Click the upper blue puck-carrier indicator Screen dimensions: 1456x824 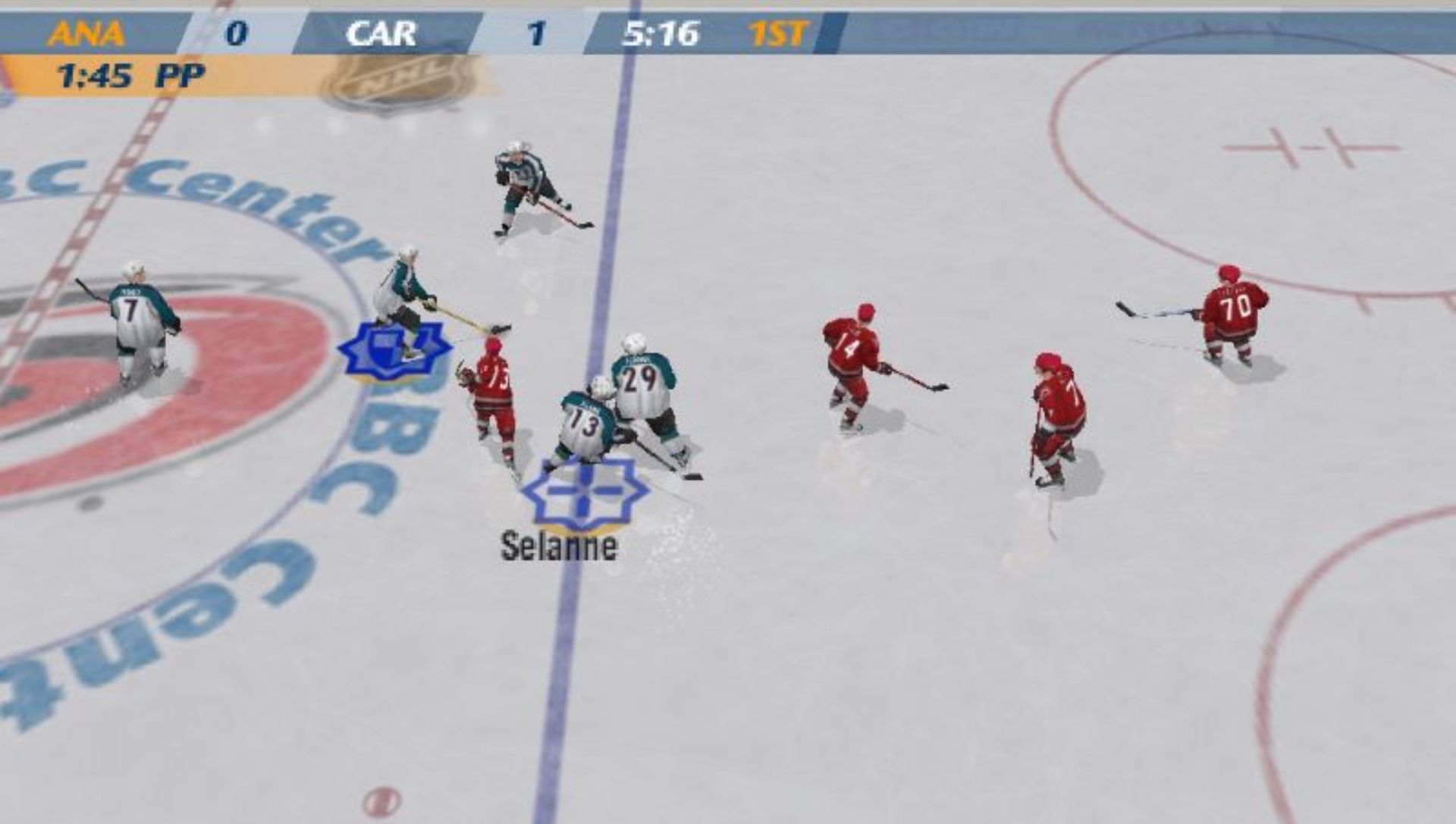(394, 350)
